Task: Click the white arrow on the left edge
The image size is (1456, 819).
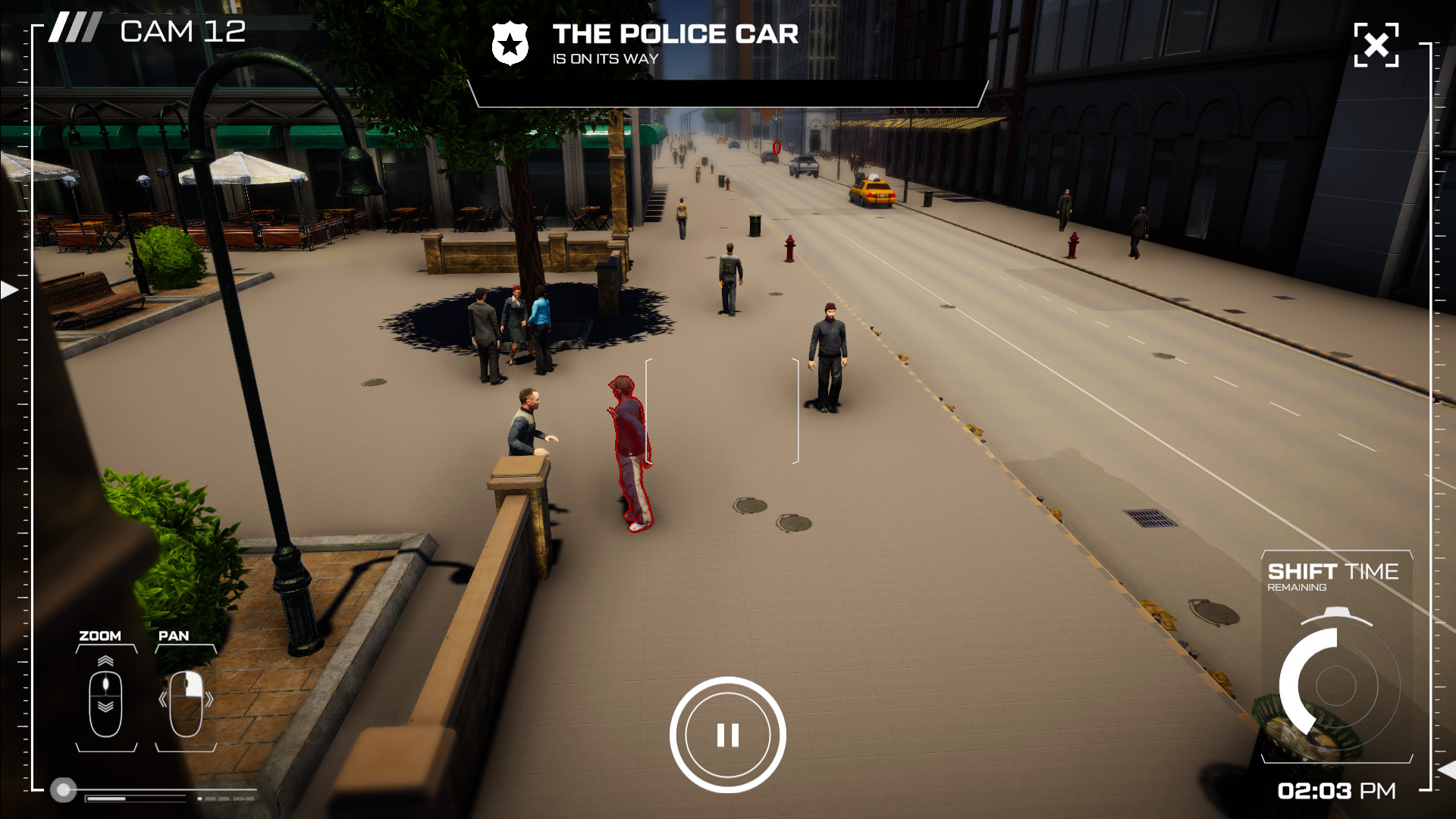Action: pos(9,290)
